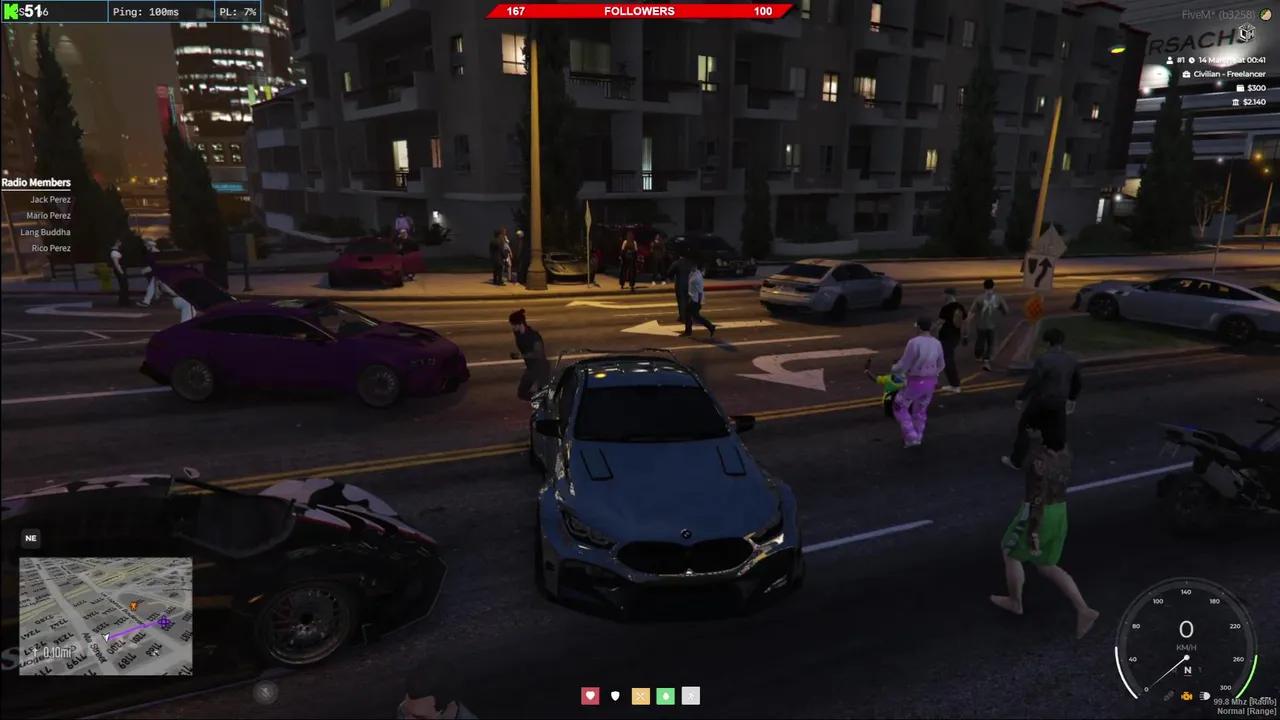This screenshot has width=1280, height=720.
Task: Click the briefcase icon beside Civilian - Freelancer
Action: pyautogui.click(x=1186, y=74)
